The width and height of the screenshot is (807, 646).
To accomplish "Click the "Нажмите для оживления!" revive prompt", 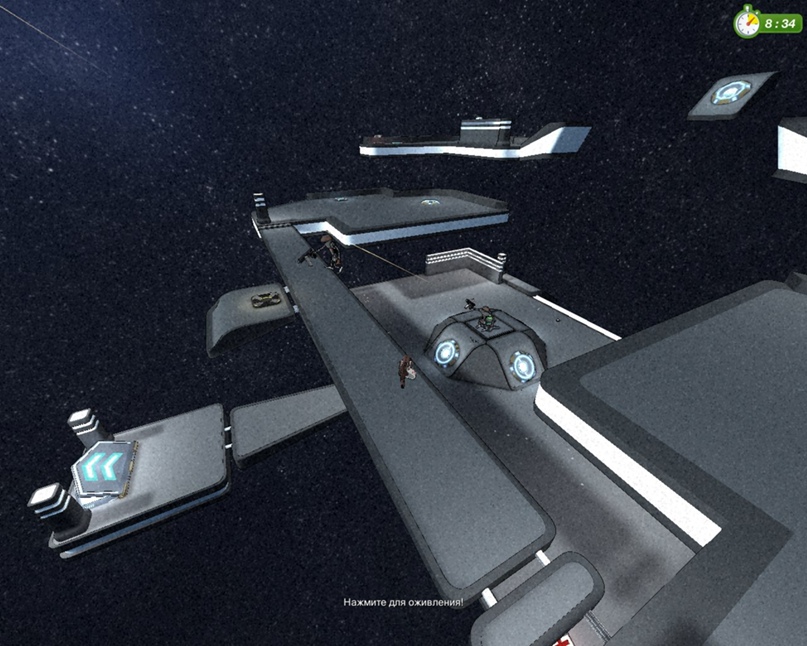I will click(403, 603).
